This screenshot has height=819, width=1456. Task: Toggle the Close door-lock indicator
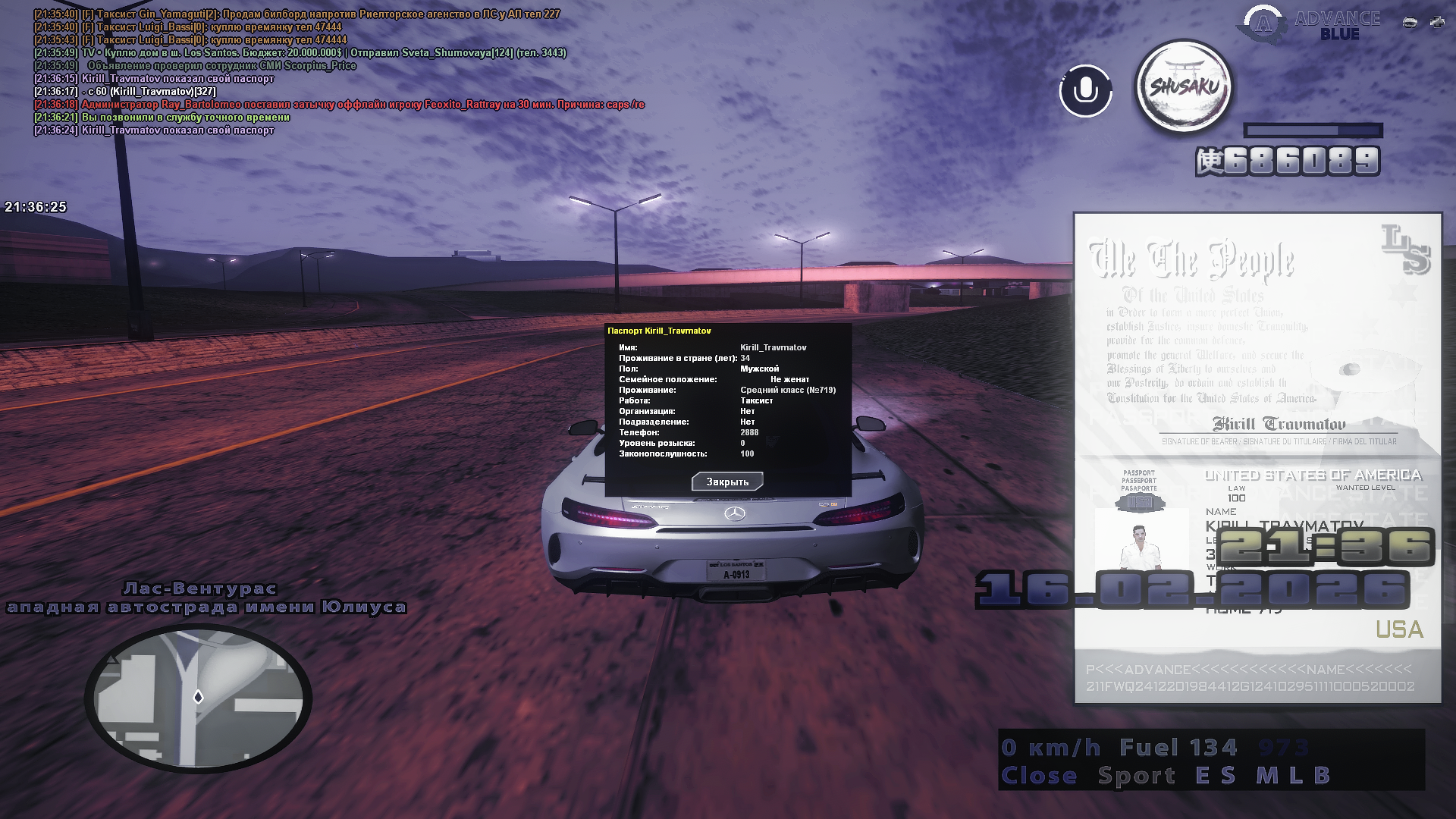[1040, 775]
